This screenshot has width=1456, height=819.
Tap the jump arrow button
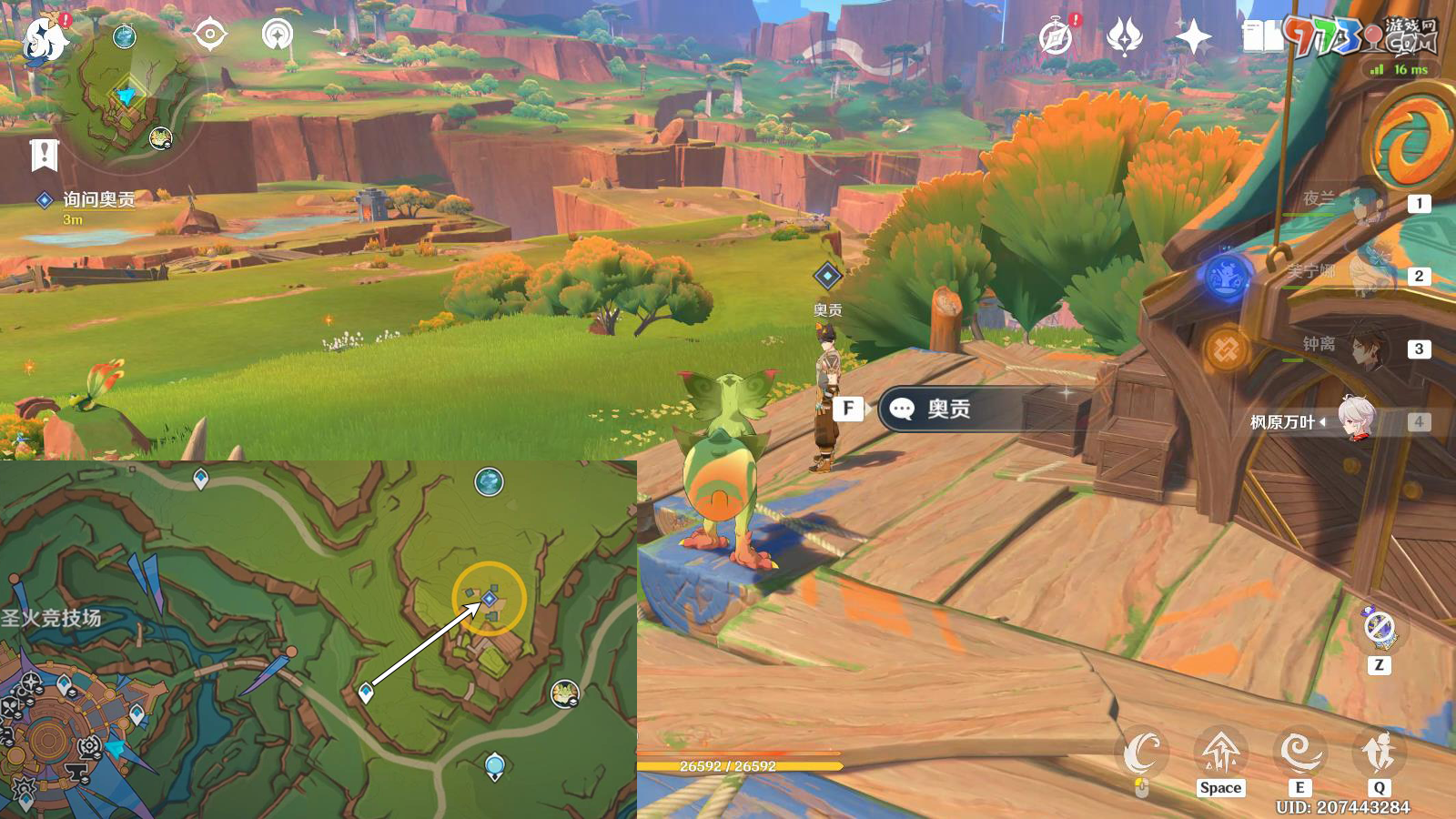point(1220,753)
